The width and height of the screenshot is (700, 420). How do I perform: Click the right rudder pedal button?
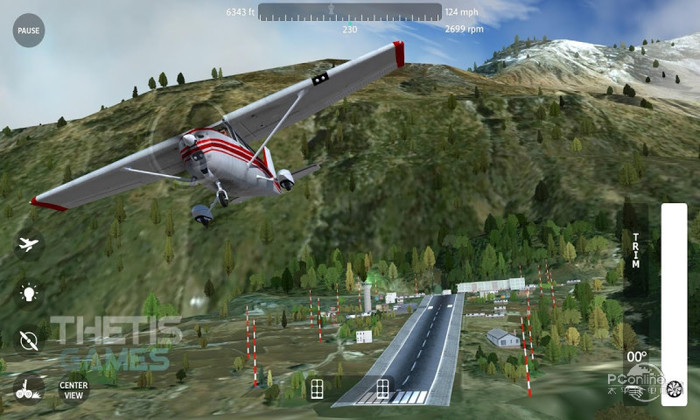point(382,389)
